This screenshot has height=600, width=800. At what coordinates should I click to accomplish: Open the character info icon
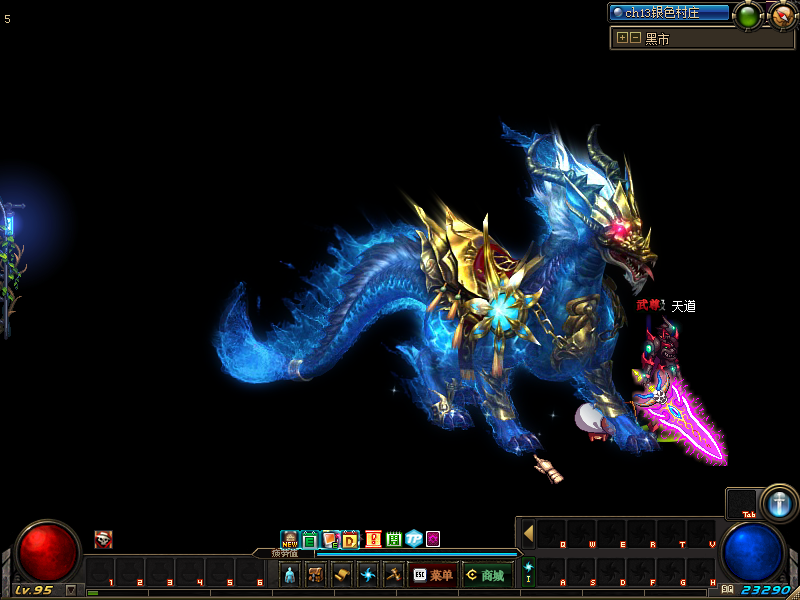[x=290, y=575]
